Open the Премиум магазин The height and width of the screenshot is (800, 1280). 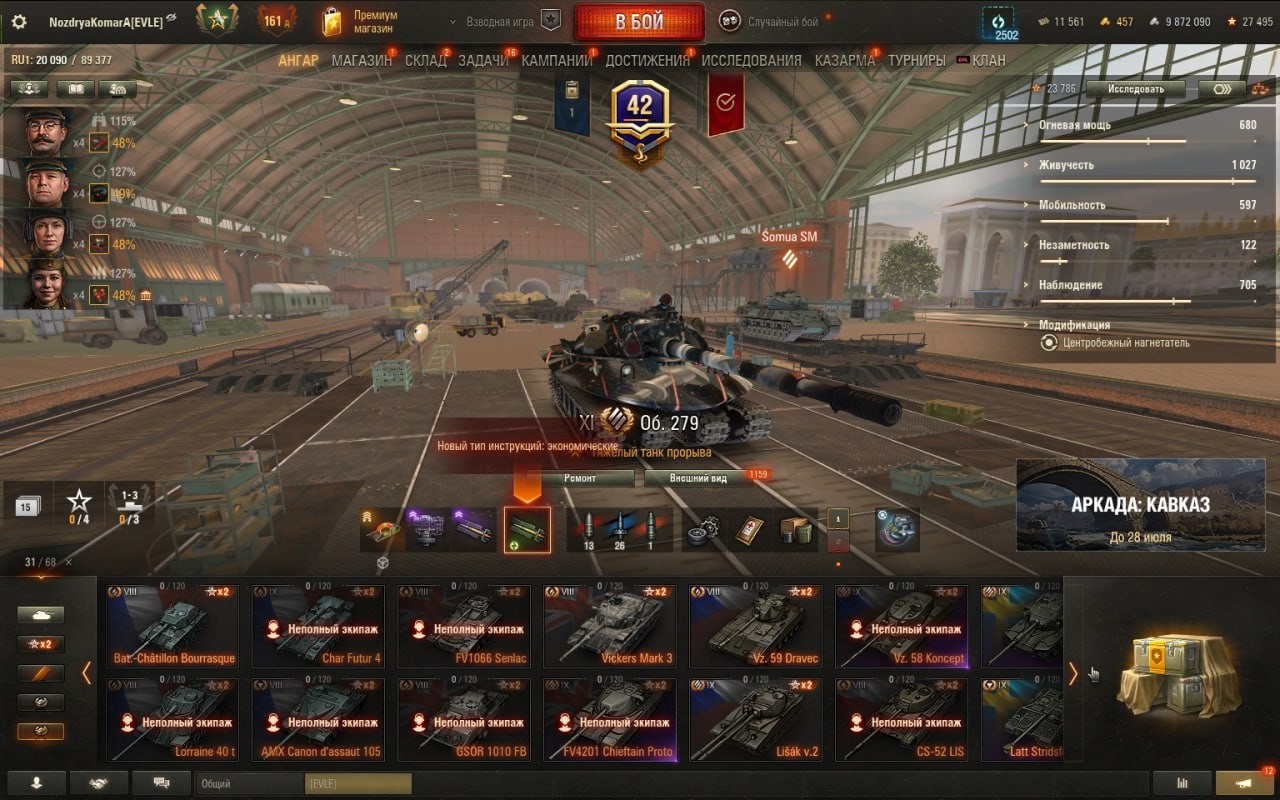click(360, 22)
